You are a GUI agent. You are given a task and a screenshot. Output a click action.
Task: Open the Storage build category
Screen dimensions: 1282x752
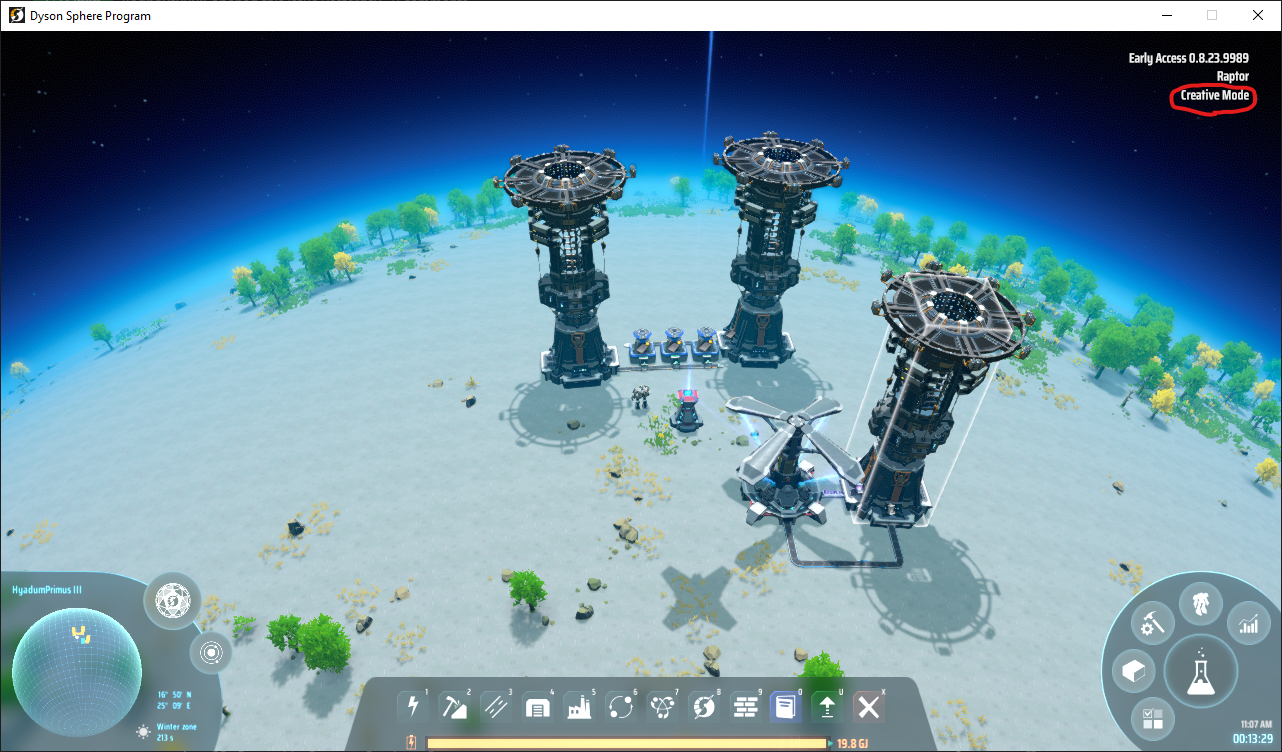(538, 706)
